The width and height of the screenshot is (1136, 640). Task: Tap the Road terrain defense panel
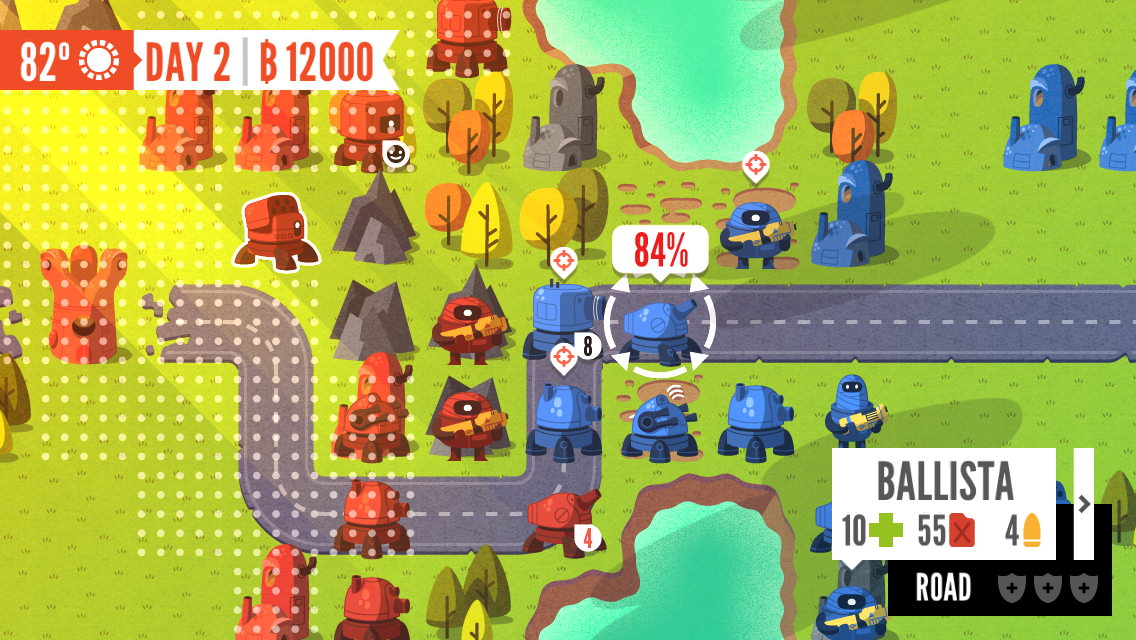(999, 588)
